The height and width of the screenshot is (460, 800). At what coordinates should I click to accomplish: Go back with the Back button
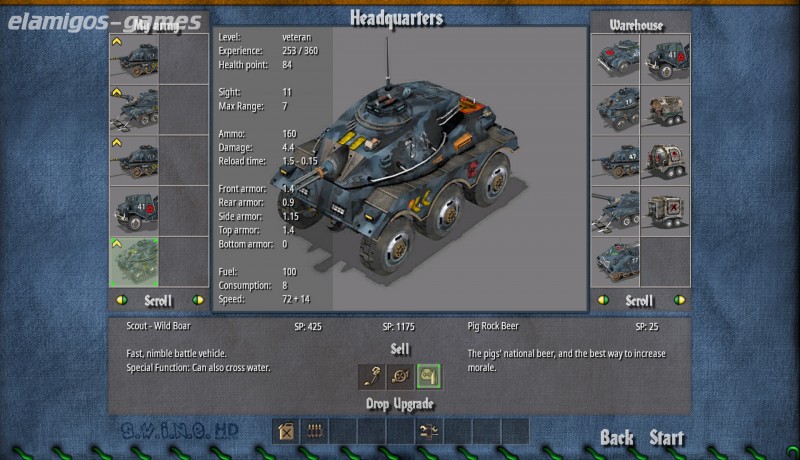tap(617, 438)
